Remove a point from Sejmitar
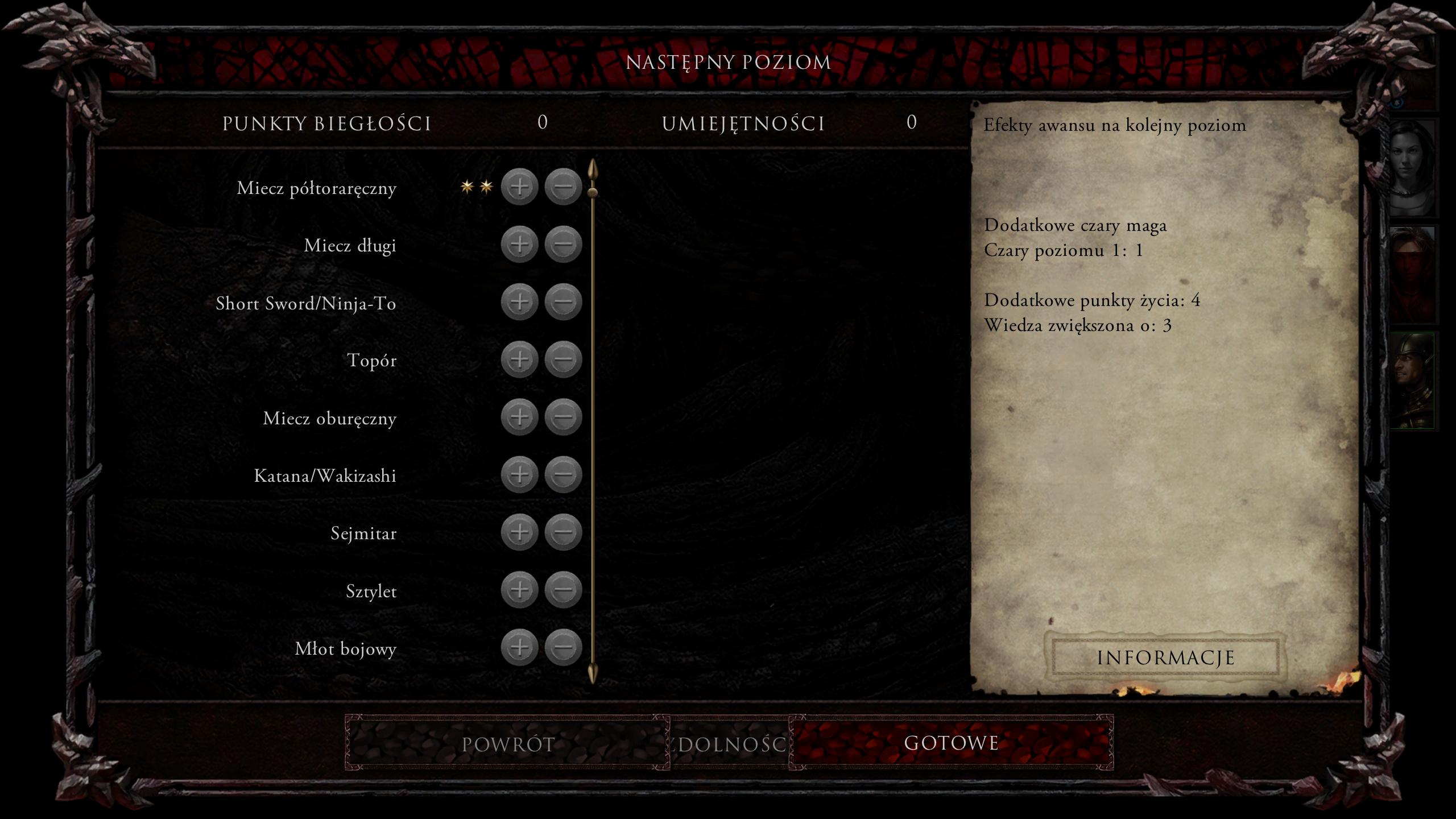This screenshot has width=1456, height=819. point(563,532)
